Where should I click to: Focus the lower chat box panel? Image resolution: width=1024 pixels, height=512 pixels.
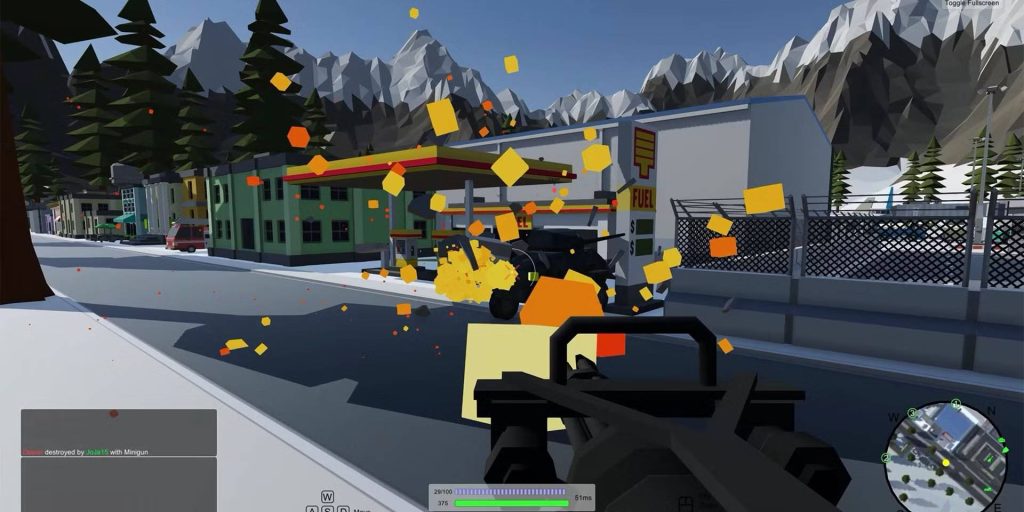coord(119,484)
